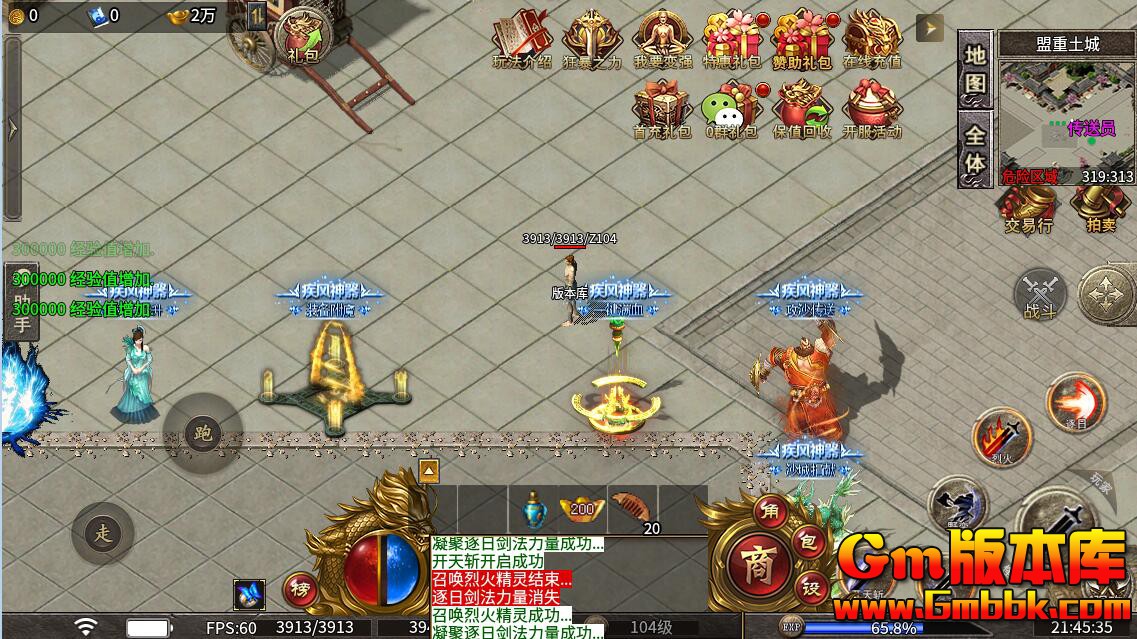Open the 赞助礼包 sponsor gift pack

802,38
